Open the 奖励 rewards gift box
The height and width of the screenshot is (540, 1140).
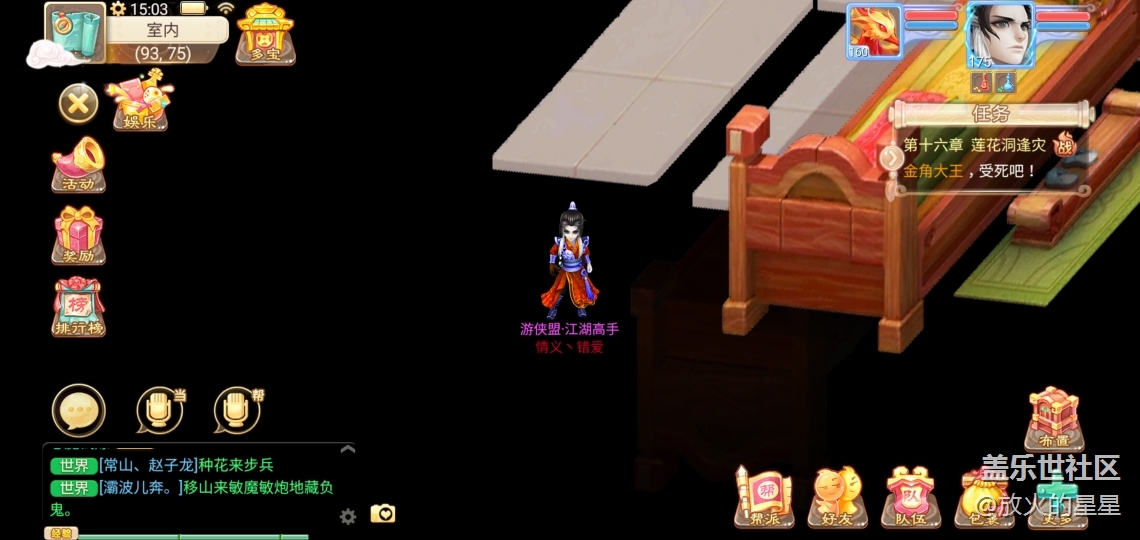tap(79, 235)
